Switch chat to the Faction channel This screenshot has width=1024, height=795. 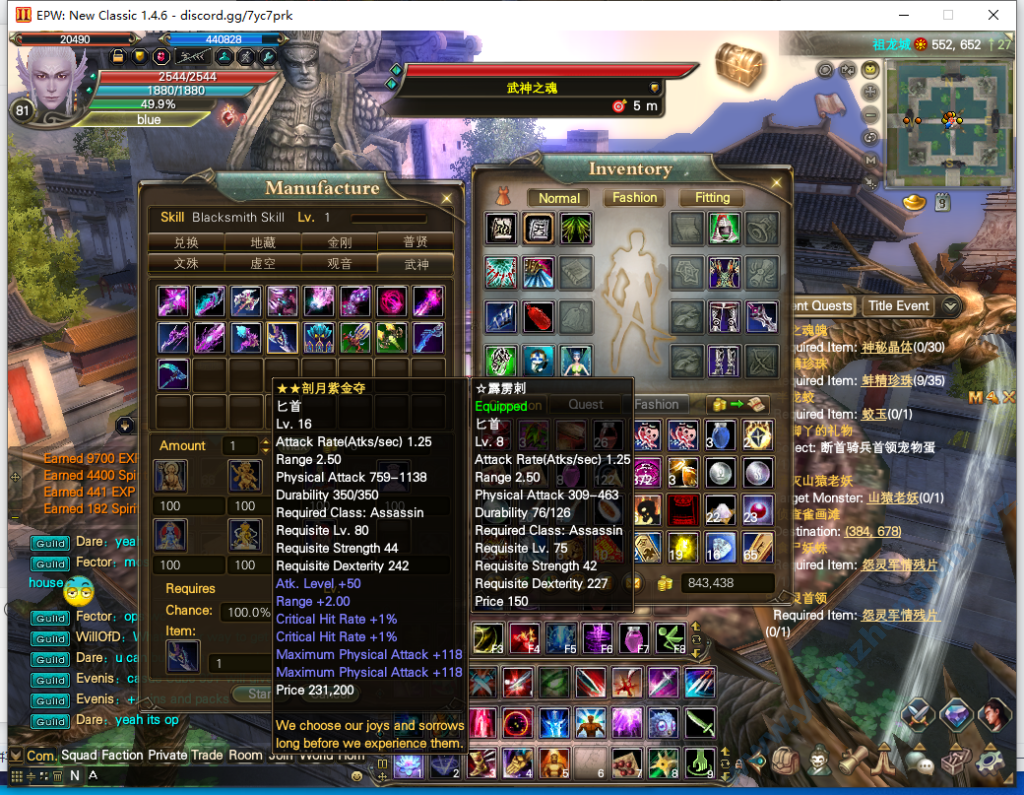pos(122,755)
